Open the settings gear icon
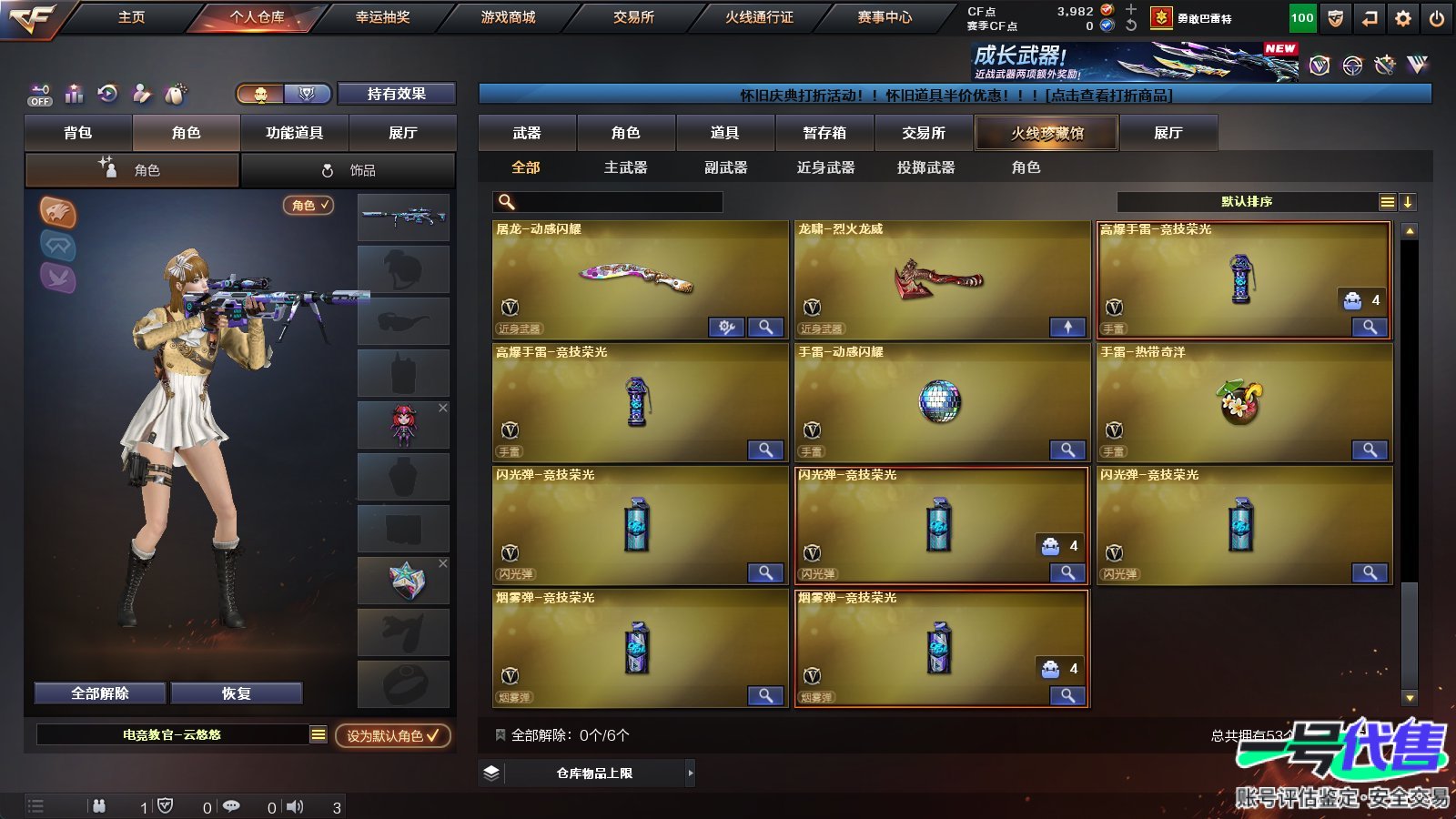Viewport: 1456px width, 819px height. click(1401, 18)
